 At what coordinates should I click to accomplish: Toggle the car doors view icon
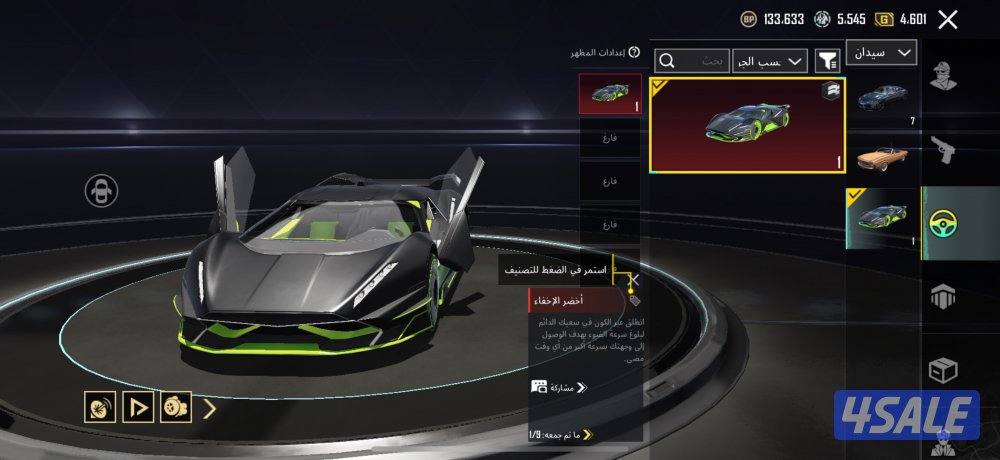click(102, 191)
